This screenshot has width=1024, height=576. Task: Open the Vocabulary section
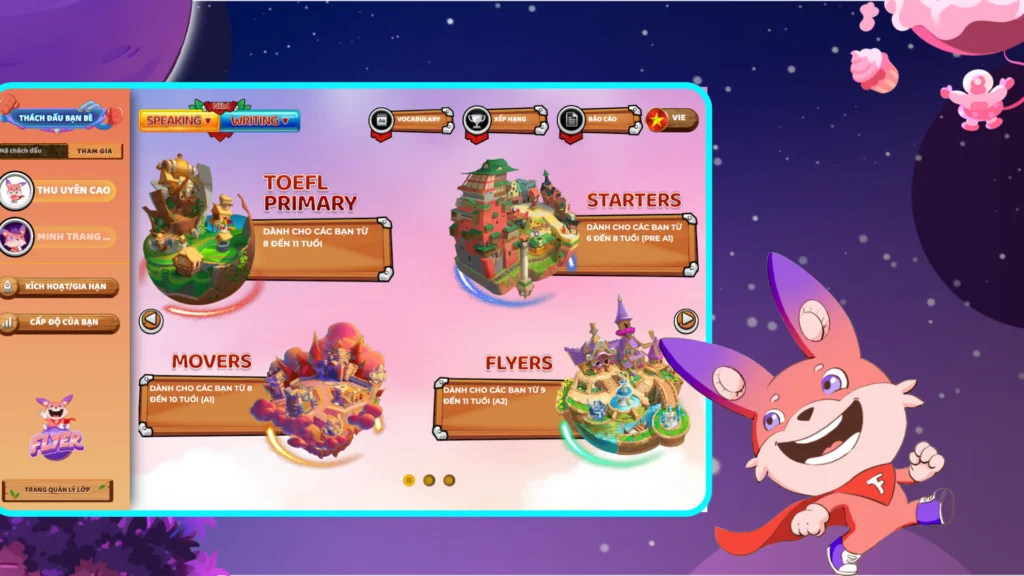point(411,120)
